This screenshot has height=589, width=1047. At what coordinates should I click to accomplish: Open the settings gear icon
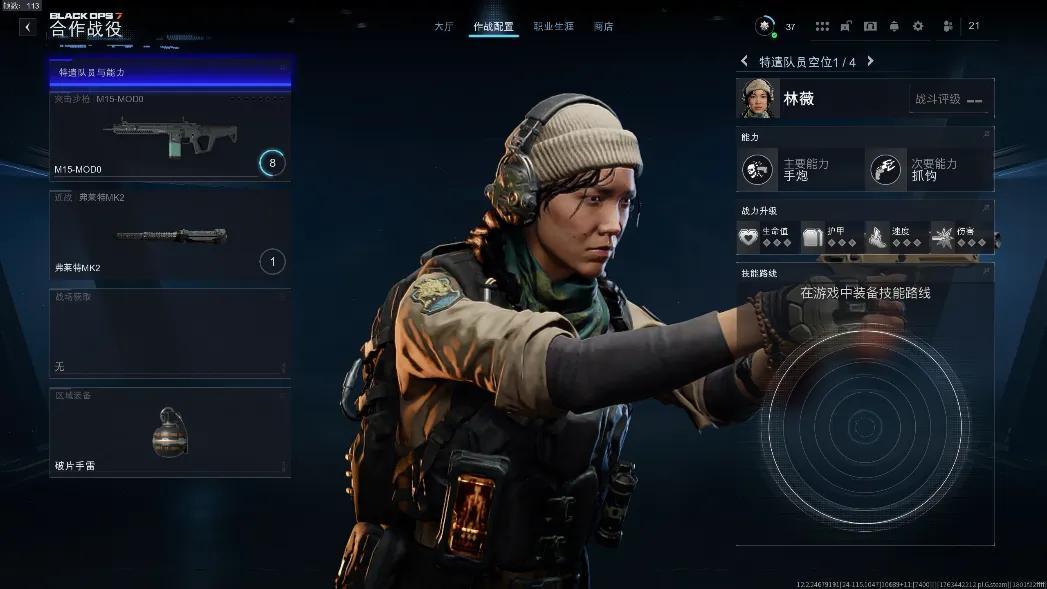click(918, 27)
